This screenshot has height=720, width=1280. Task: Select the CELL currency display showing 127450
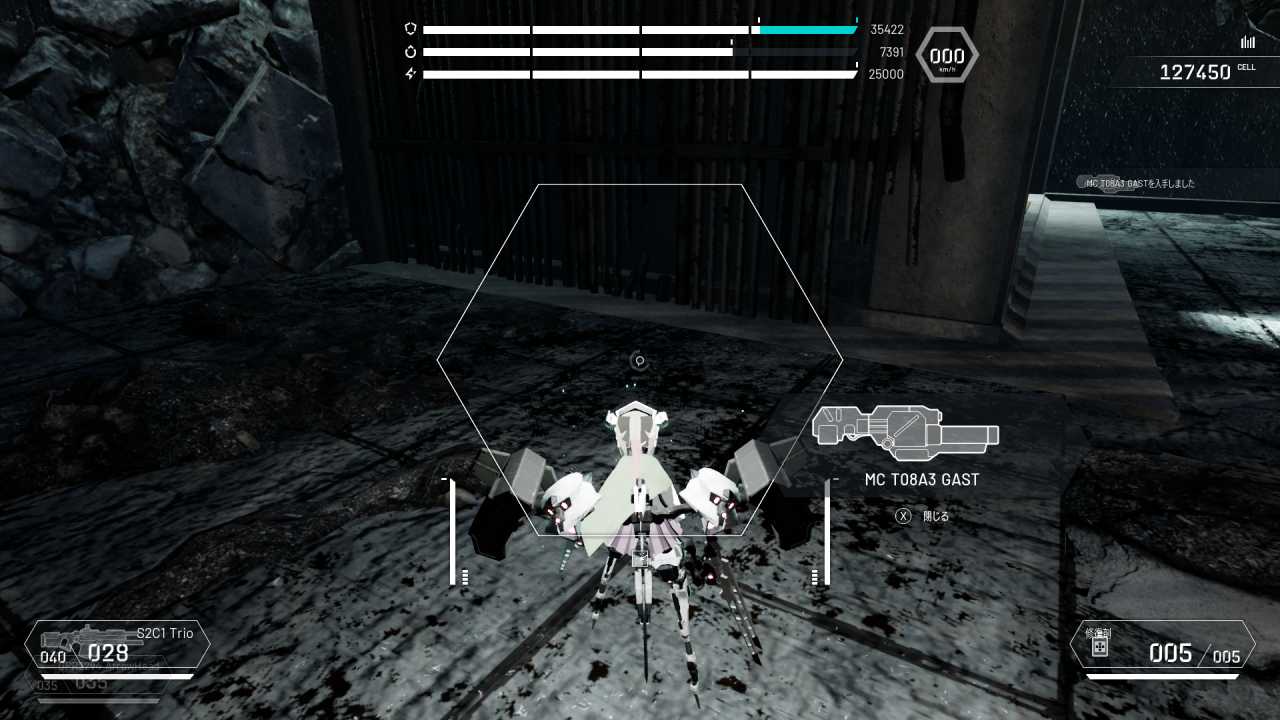click(1193, 71)
